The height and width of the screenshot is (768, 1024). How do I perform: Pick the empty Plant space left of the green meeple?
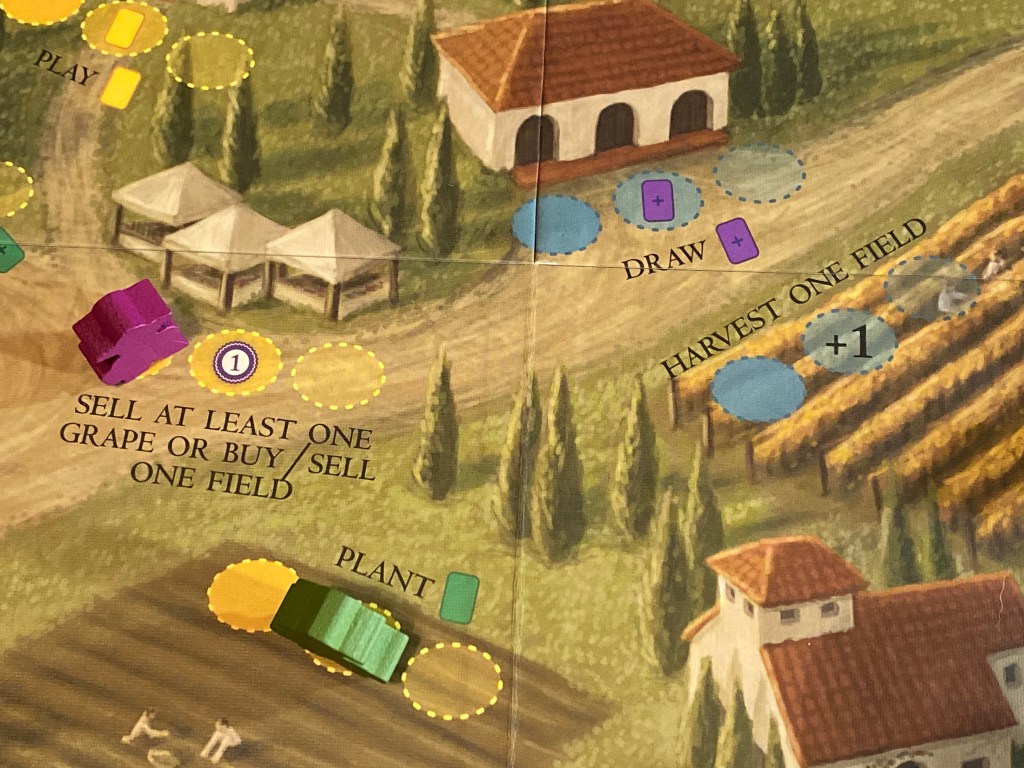pyautogui.click(x=247, y=593)
